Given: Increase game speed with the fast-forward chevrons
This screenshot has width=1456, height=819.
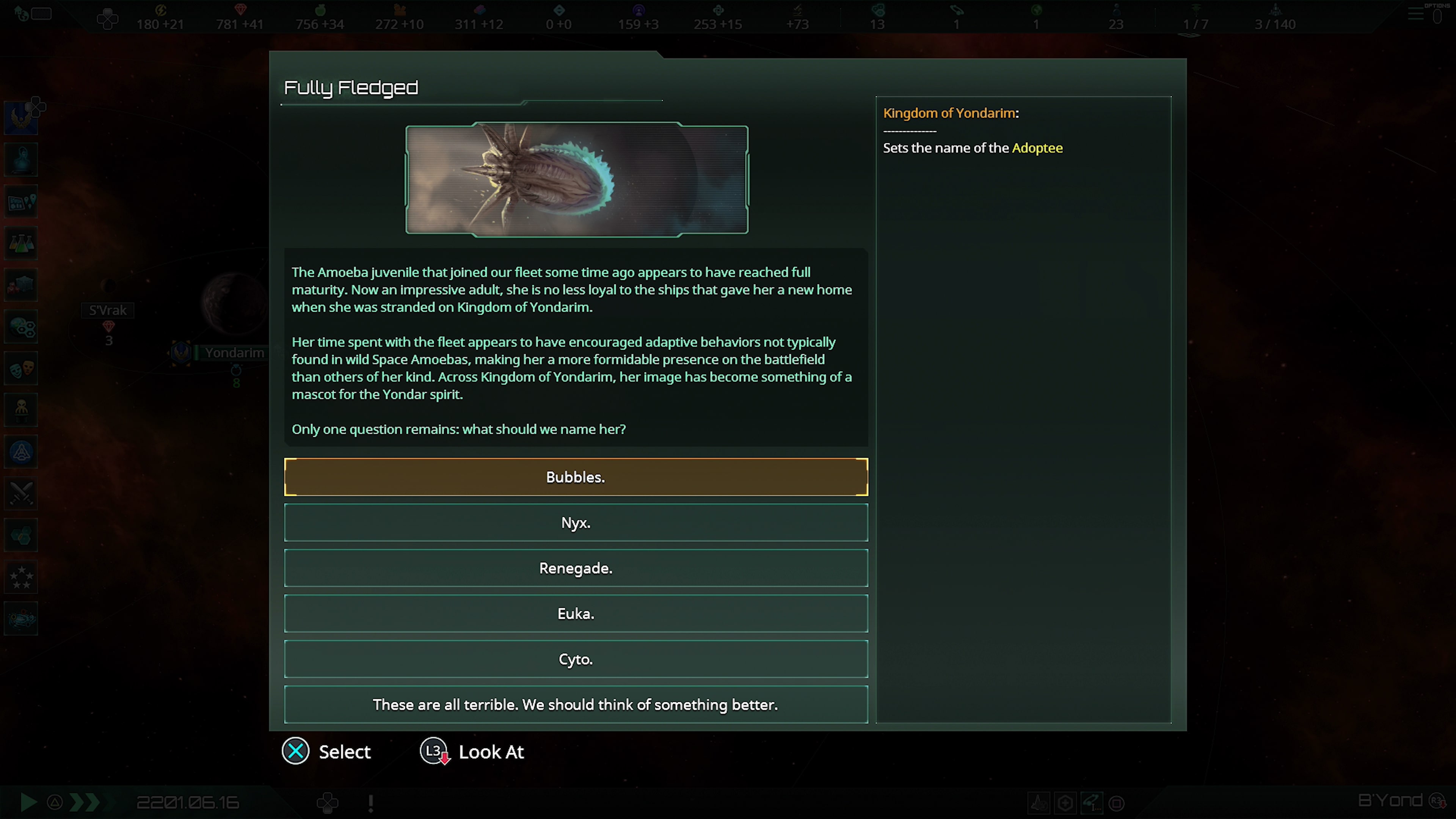Looking at the screenshot, I should pyautogui.click(x=86, y=802).
